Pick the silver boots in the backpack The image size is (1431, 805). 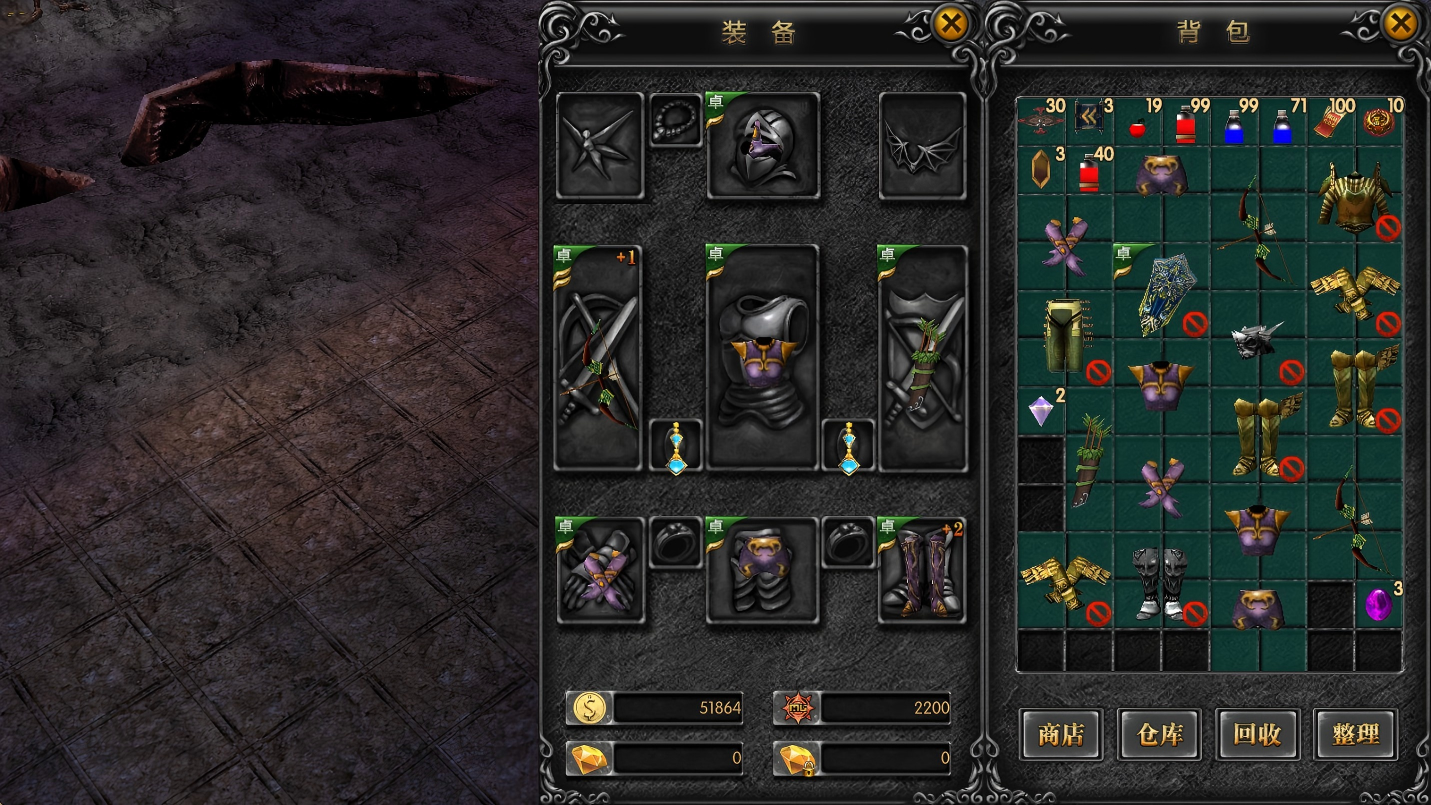(1160, 582)
